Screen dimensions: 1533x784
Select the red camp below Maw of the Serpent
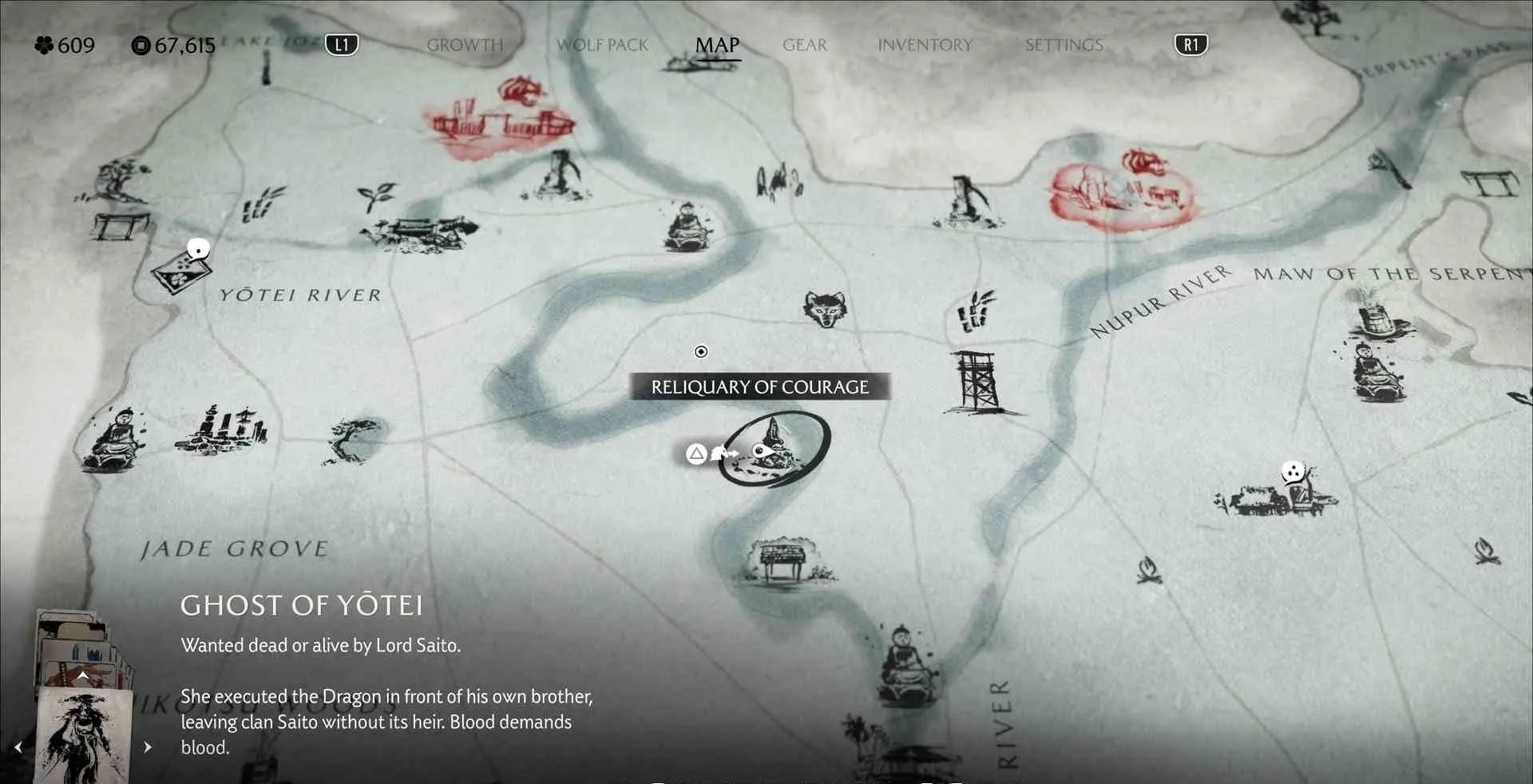(x=1122, y=192)
